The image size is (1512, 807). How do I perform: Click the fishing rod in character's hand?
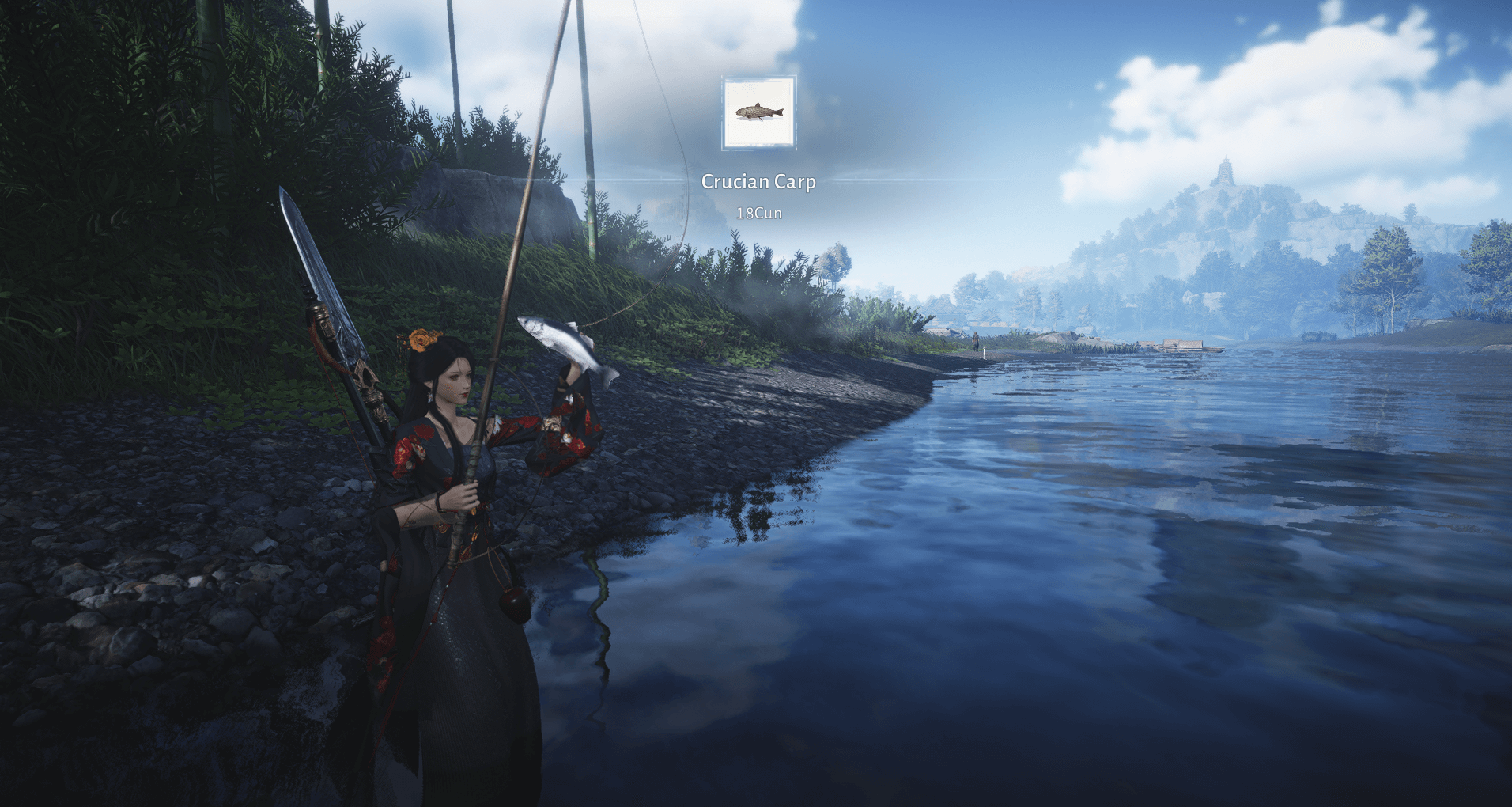pos(474,483)
